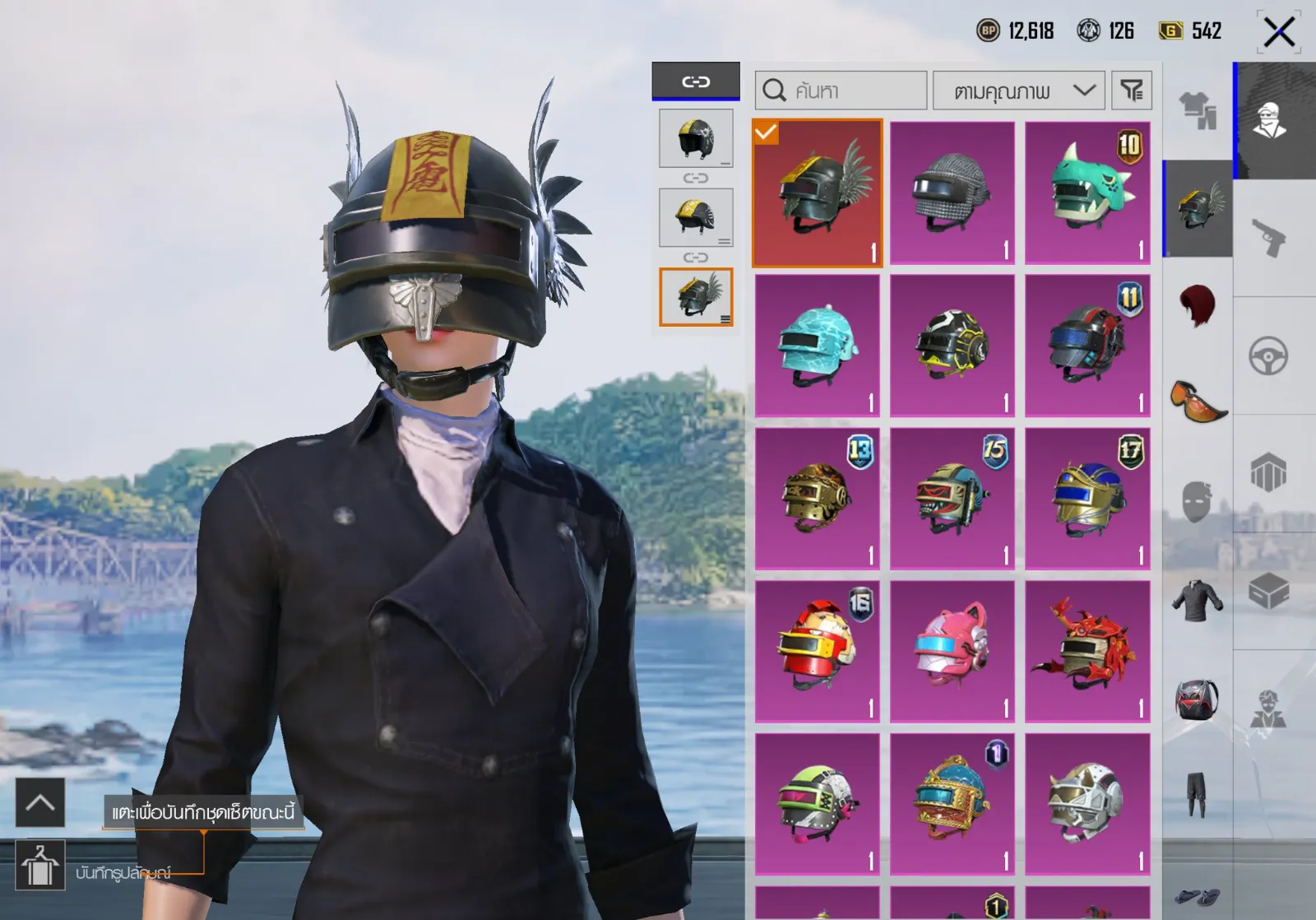1316x920 pixels.
Task: Toggle the link button above helmet levels
Action: point(696,81)
